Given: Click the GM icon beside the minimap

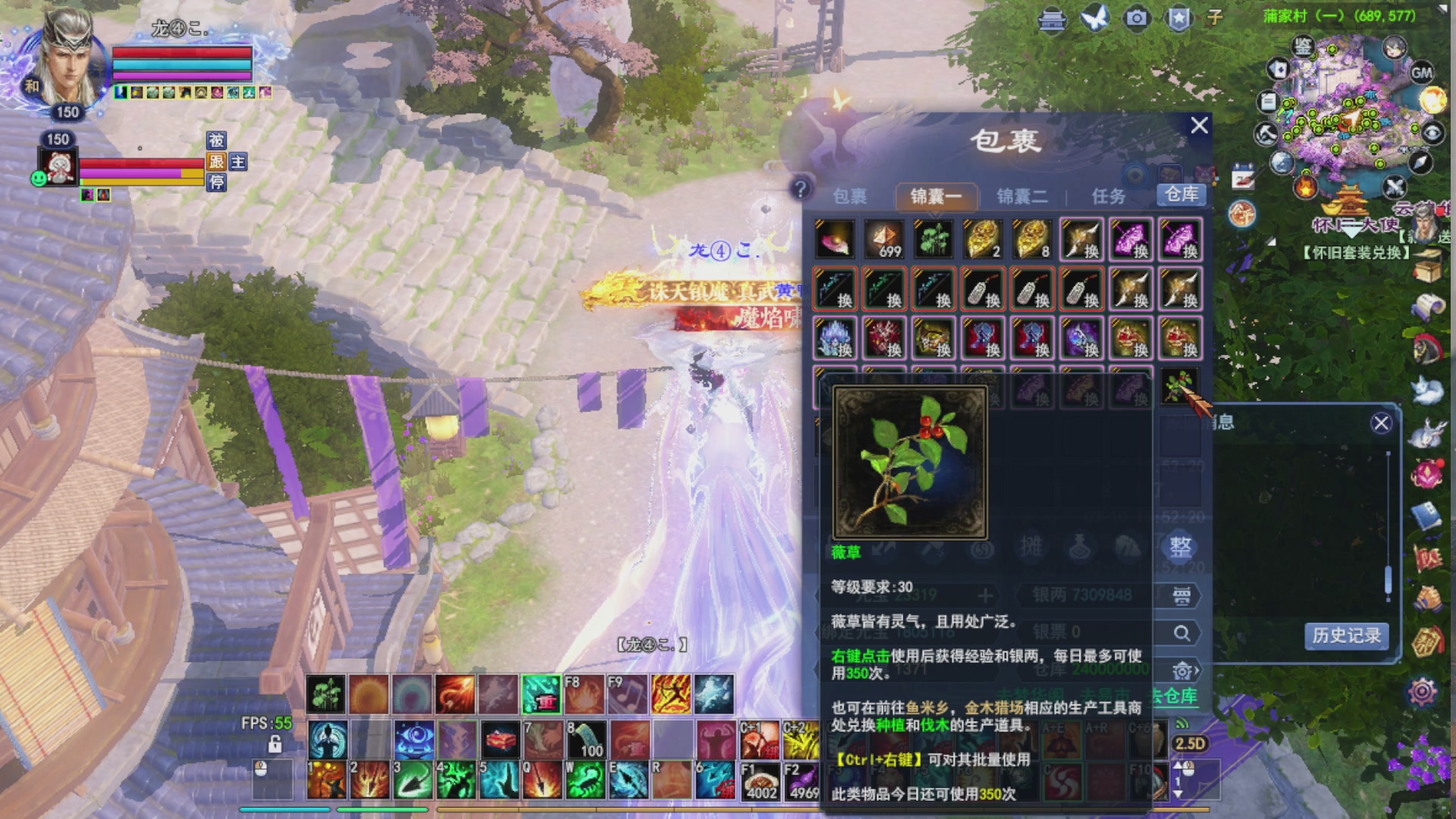Looking at the screenshot, I should click(x=1421, y=73).
